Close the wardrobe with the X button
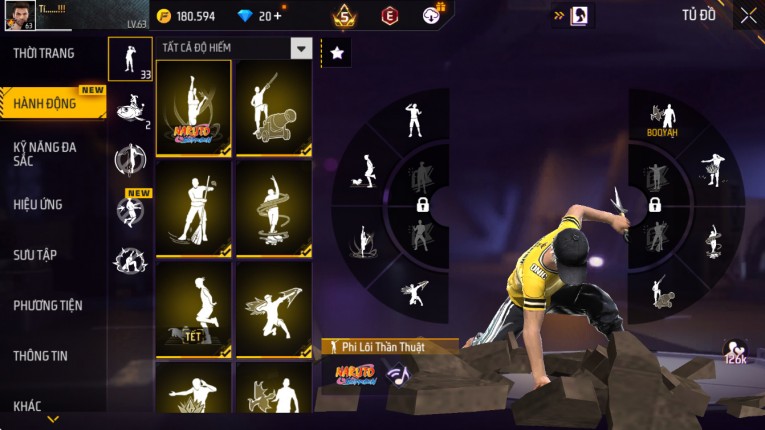 click(749, 15)
